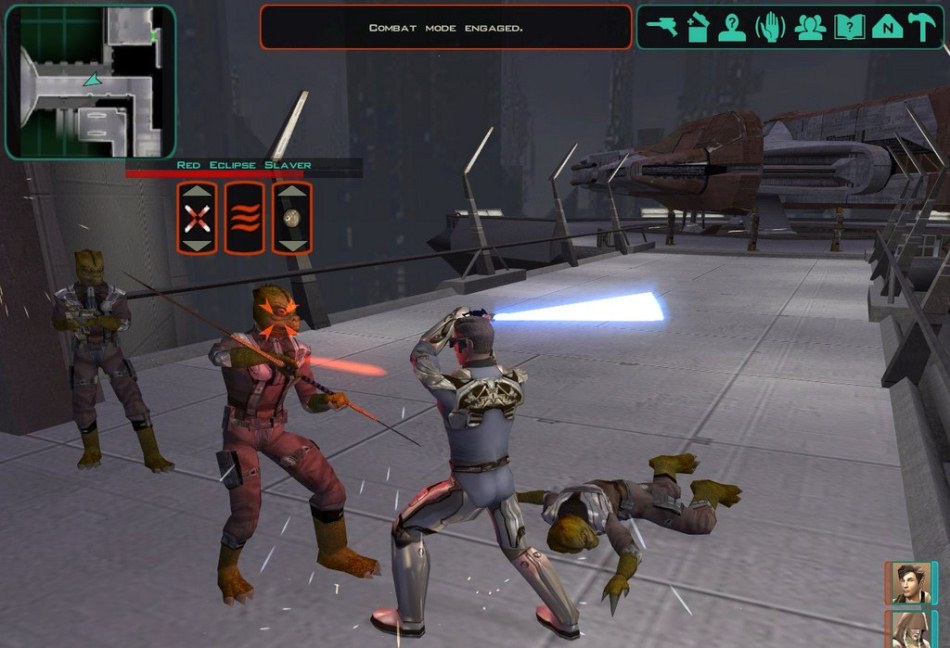The width and height of the screenshot is (950, 648).
Task: Click the minimap in the corner
Action: (x=90, y=81)
